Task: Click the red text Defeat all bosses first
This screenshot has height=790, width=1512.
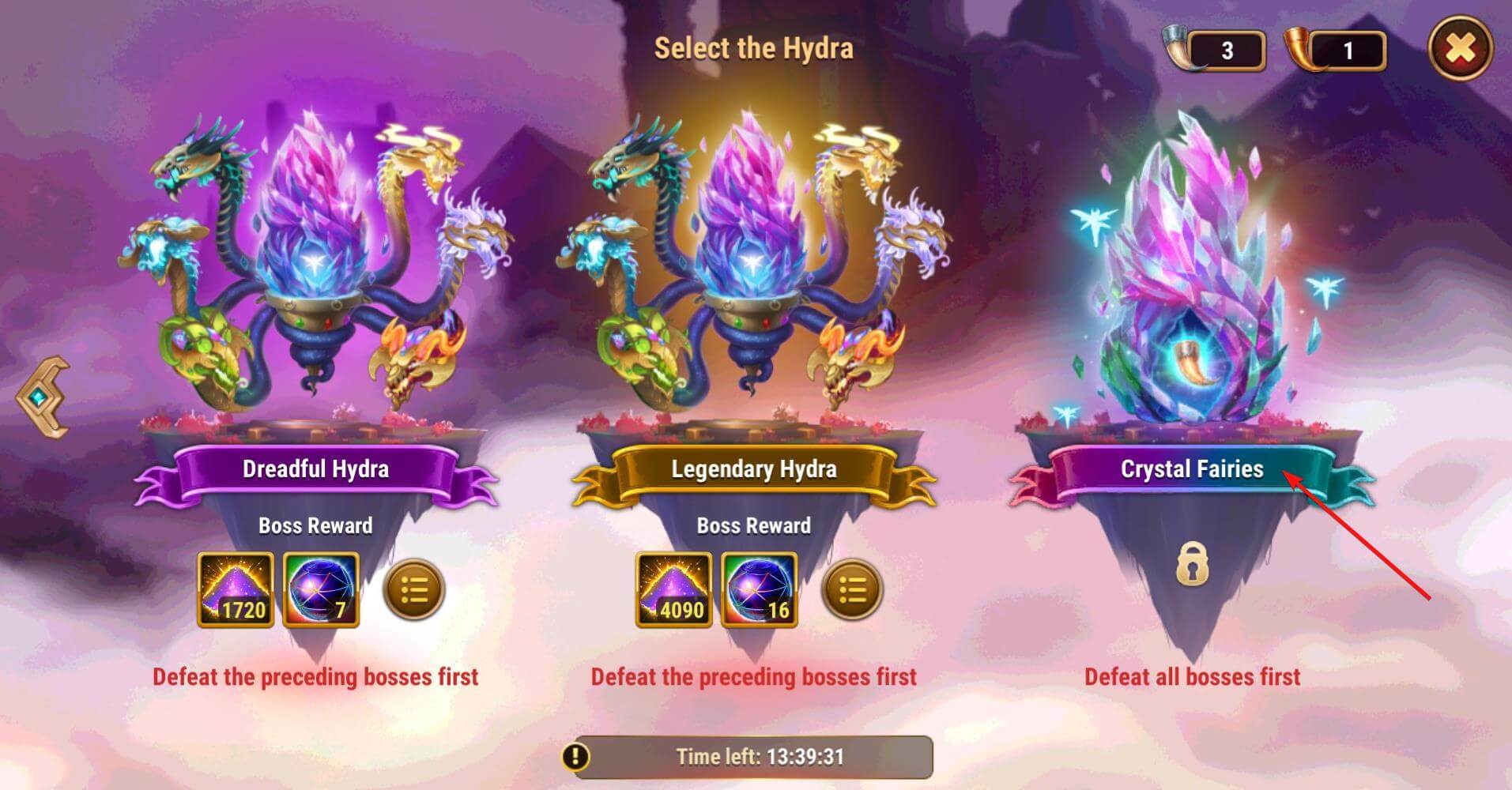Action: click(1192, 677)
